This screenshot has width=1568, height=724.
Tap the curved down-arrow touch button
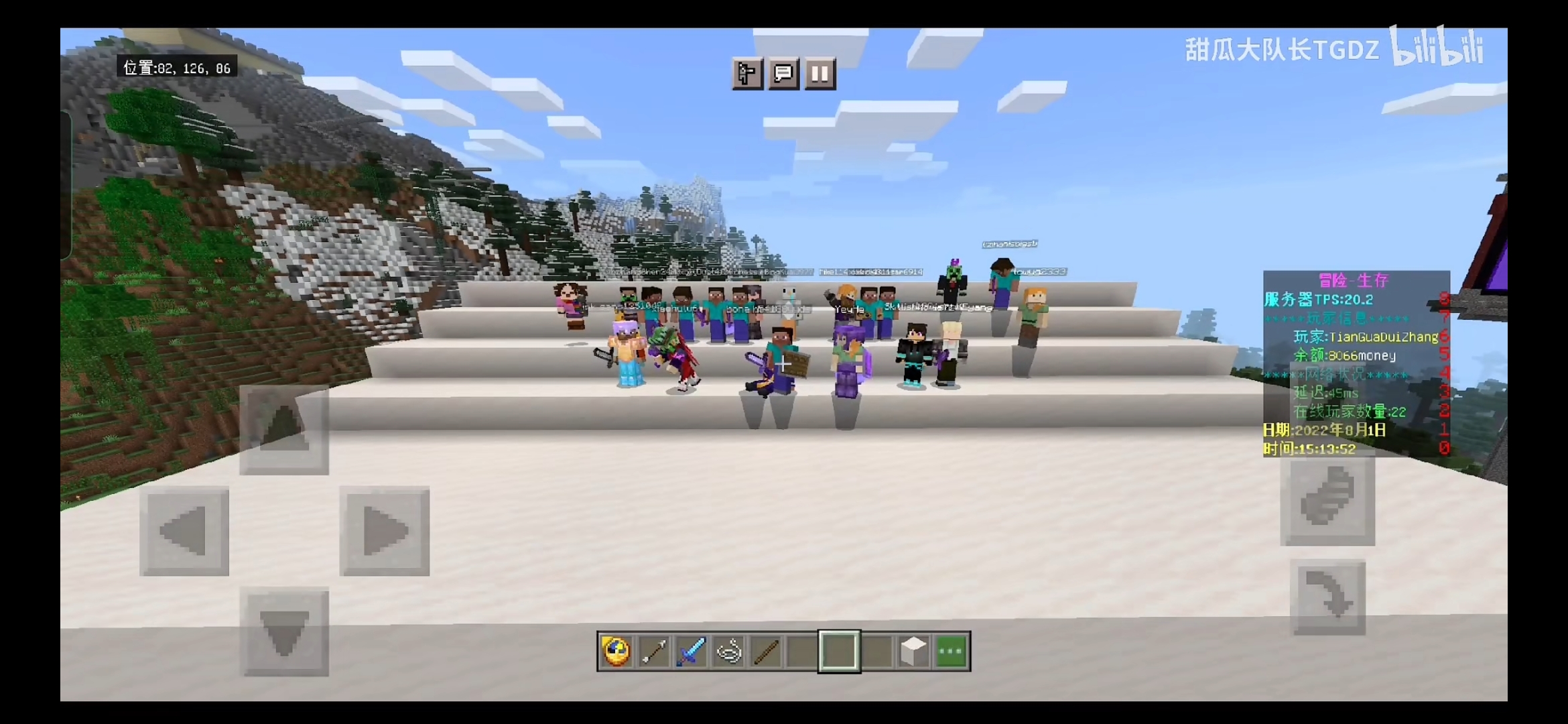click(x=1327, y=597)
